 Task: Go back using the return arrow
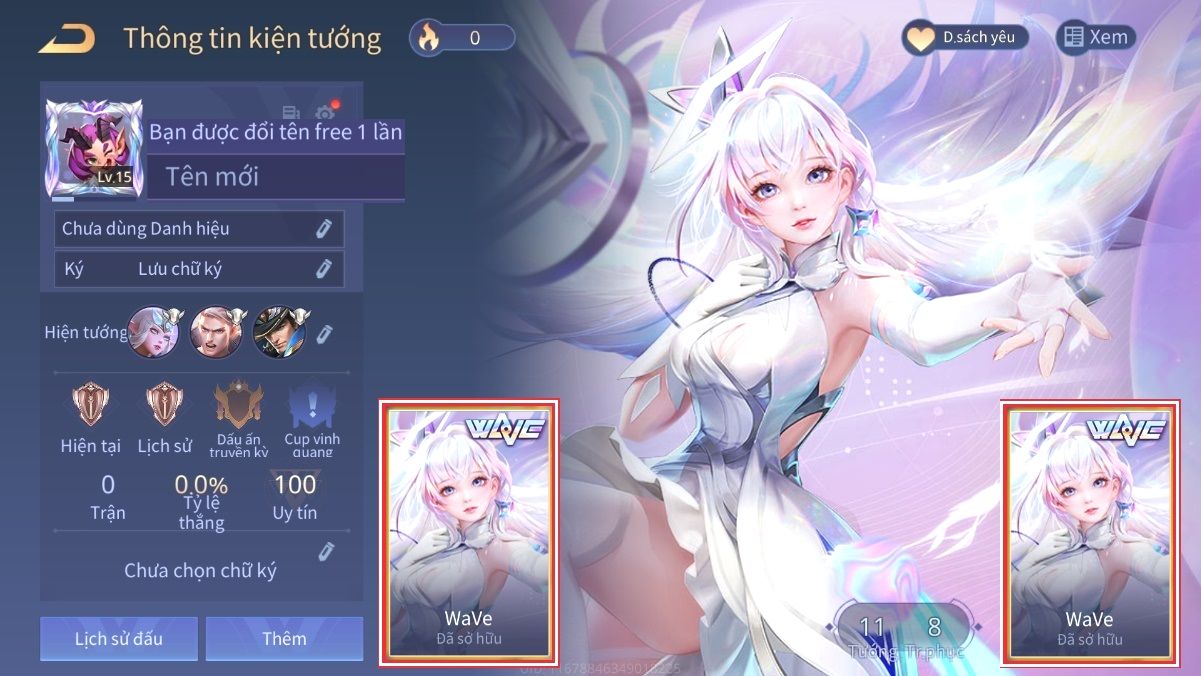[x=66, y=39]
